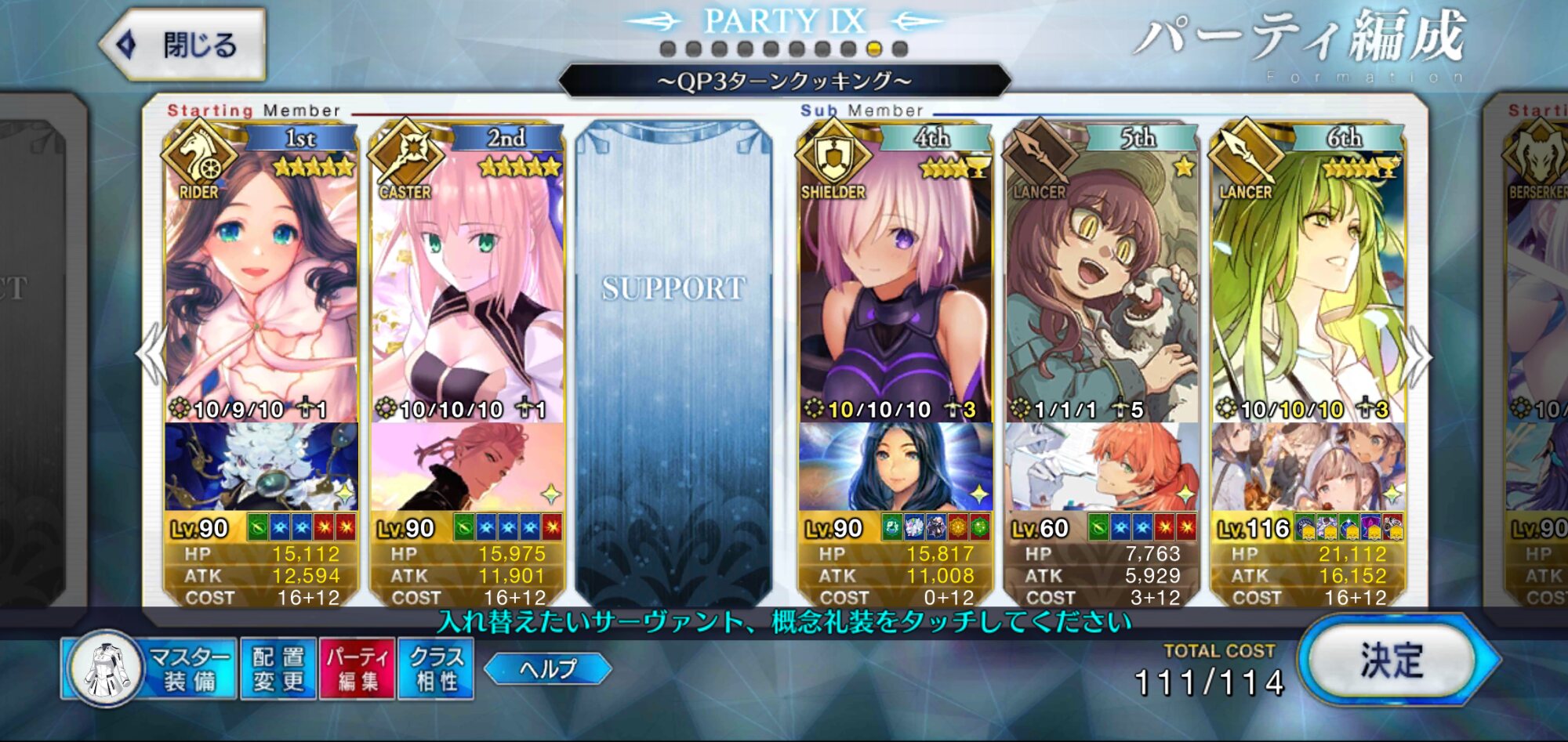This screenshot has height=742, width=1568.
Task: Confirm the party with the 決定 button
Action: 1392,661
